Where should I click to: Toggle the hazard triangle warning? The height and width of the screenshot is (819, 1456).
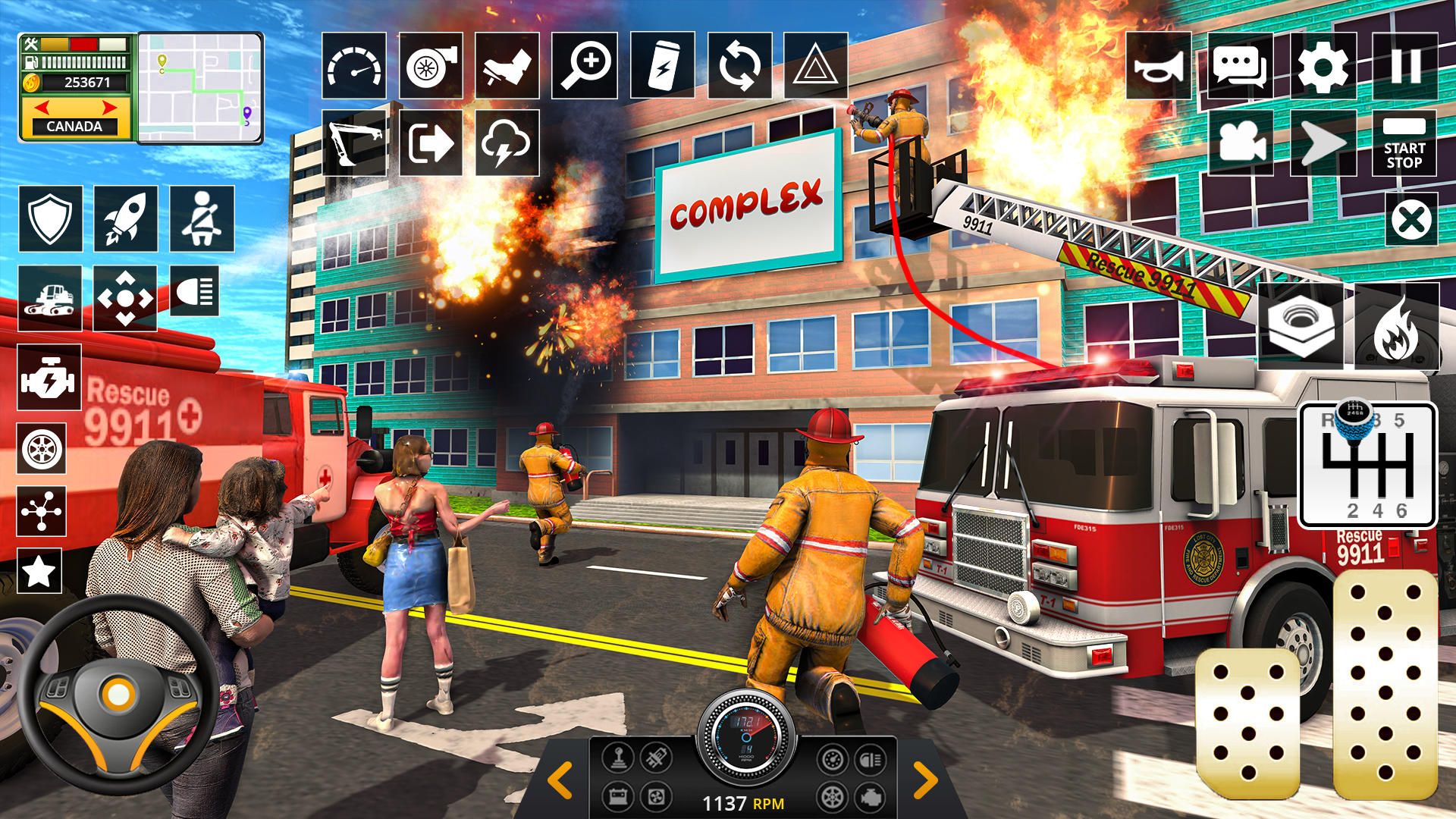815,66
